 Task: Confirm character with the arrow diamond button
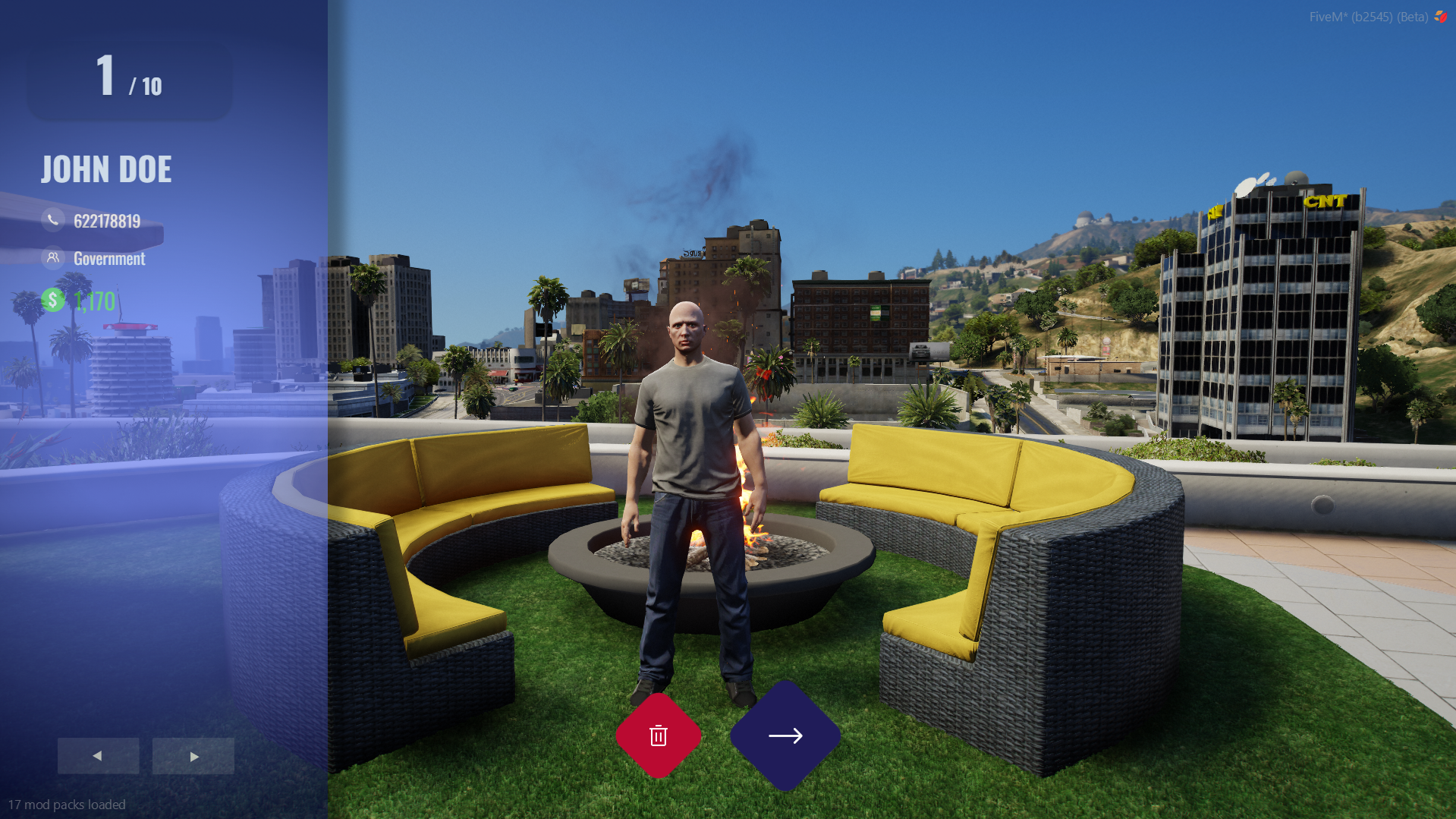pyautogui.click(x=785, y=736)
